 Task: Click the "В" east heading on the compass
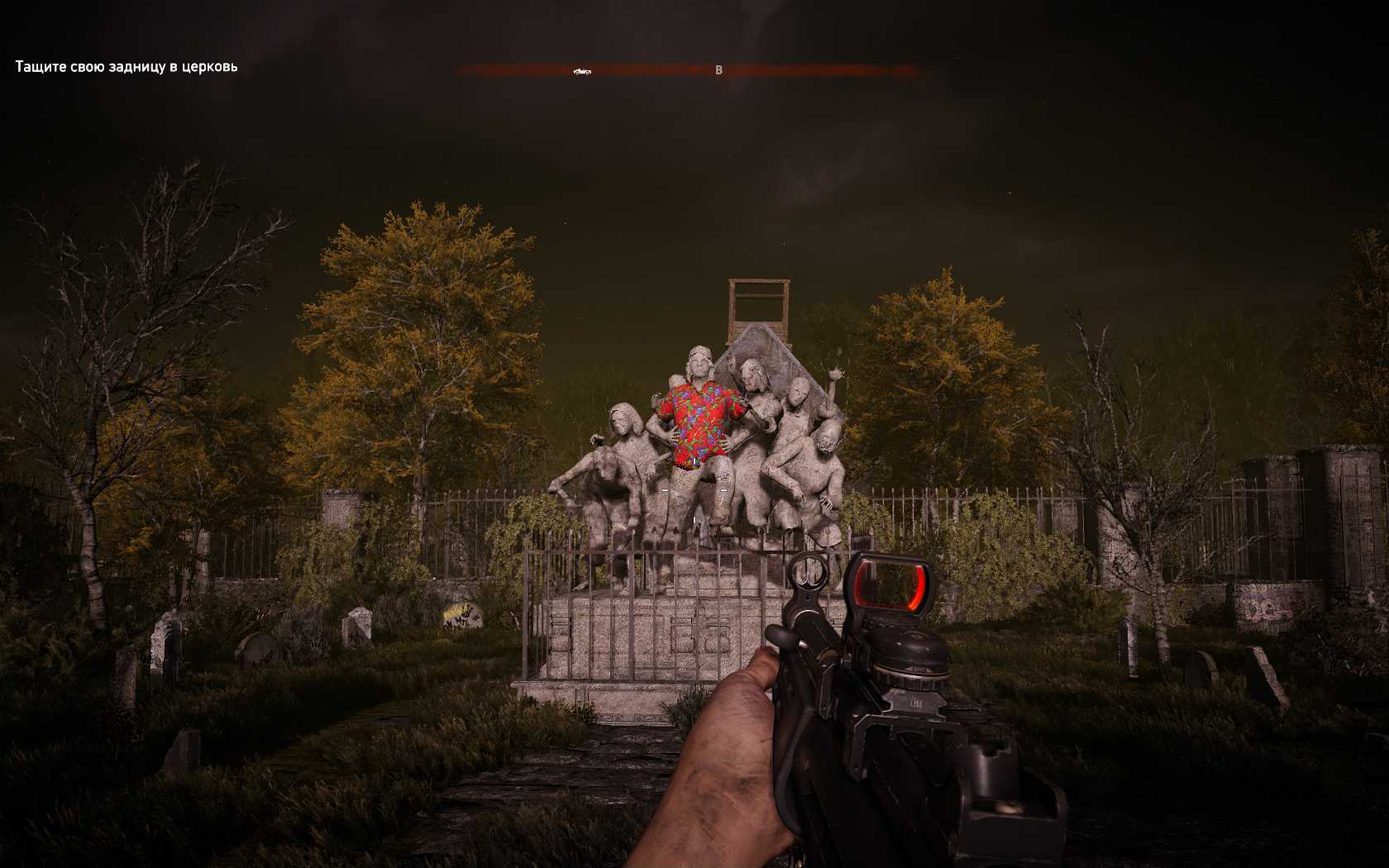point(718,71)
